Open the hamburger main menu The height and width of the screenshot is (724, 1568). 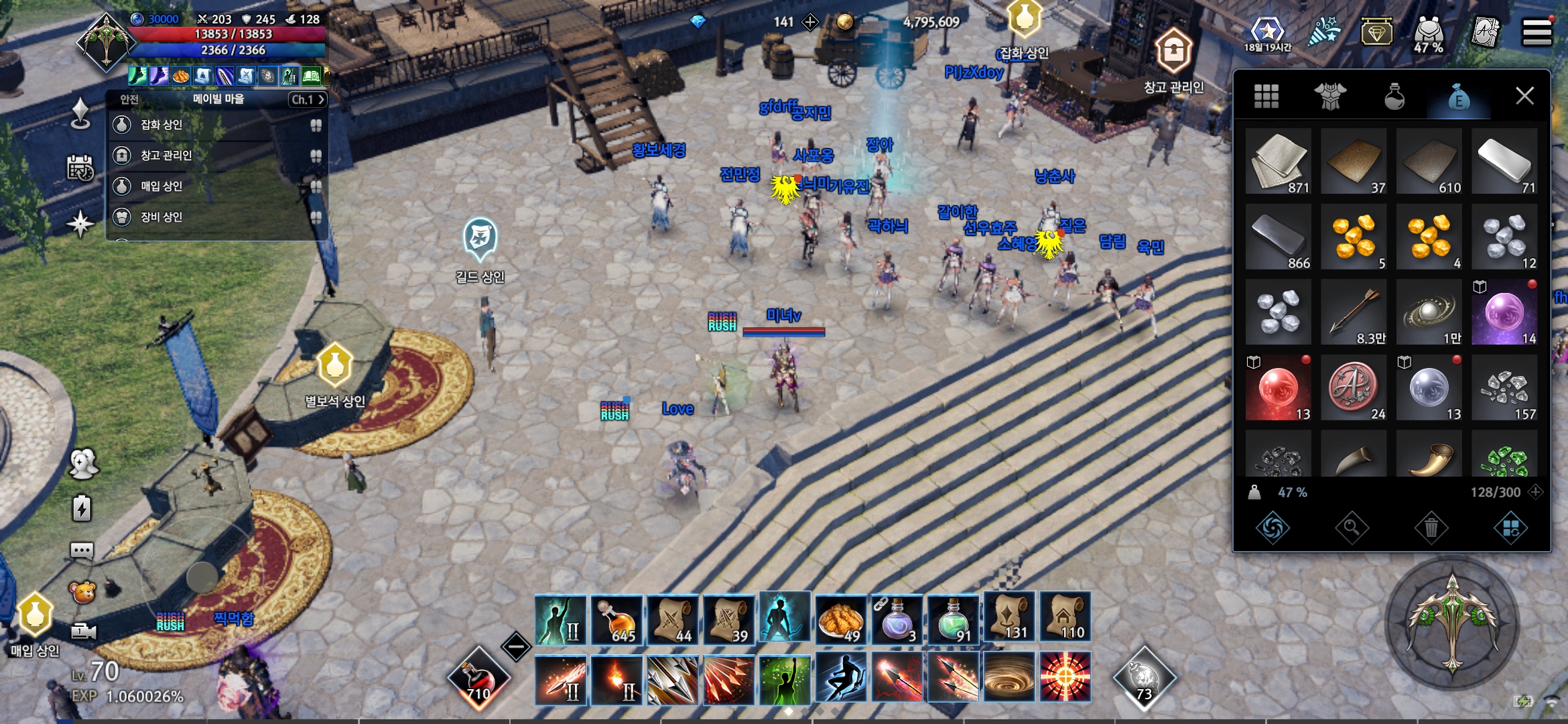coord(1537,32)
